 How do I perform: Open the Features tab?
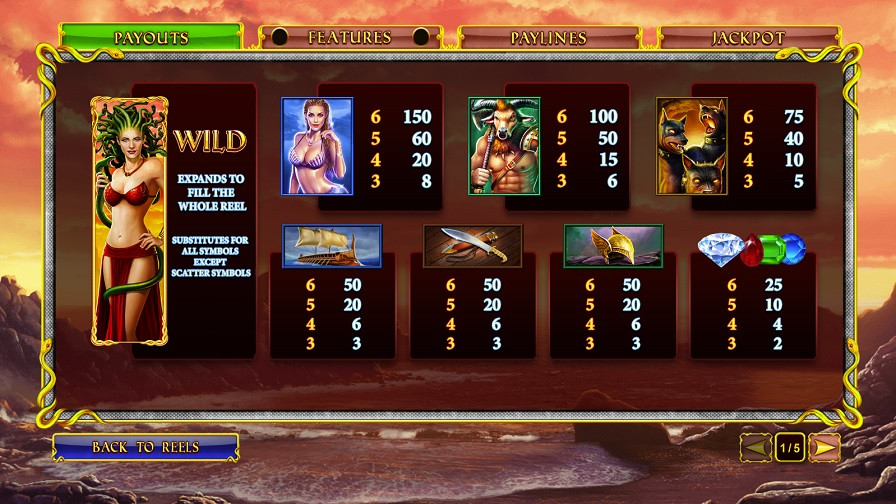tap(349, 38)
